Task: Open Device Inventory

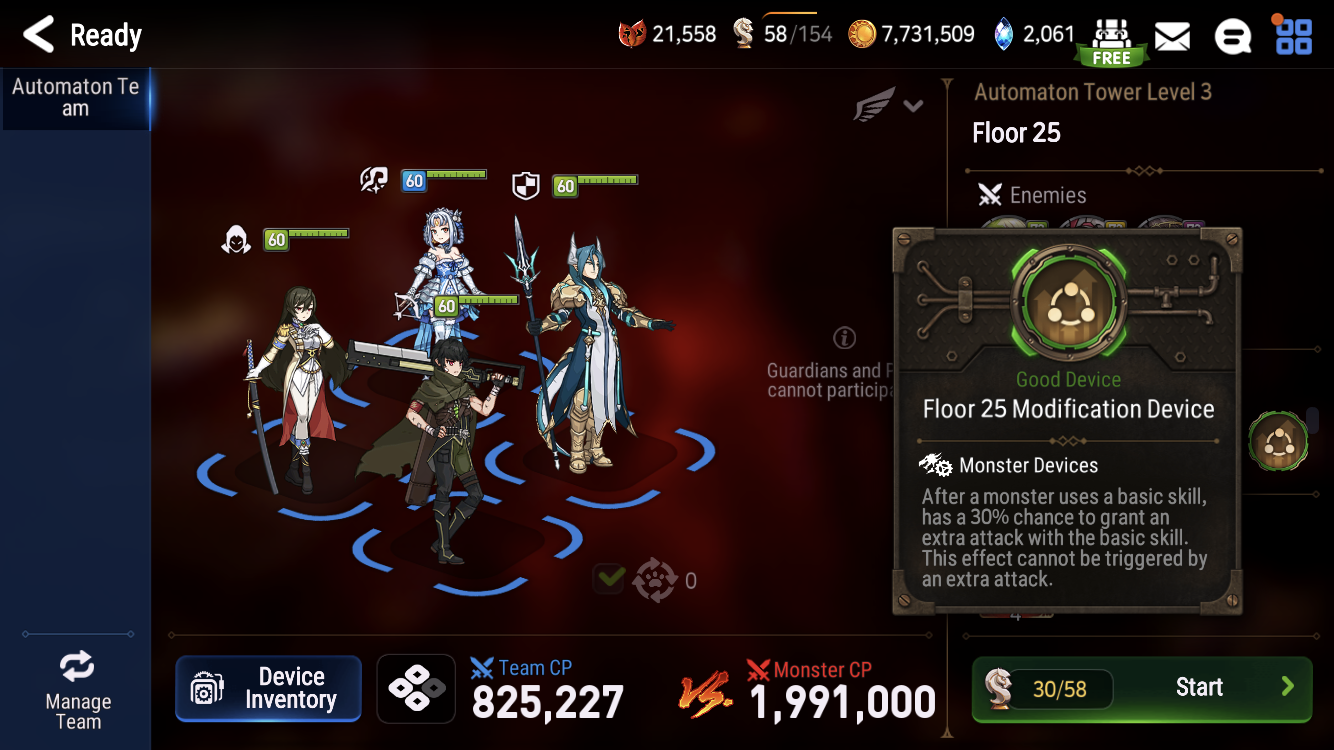Action: (x=268, y=688)
